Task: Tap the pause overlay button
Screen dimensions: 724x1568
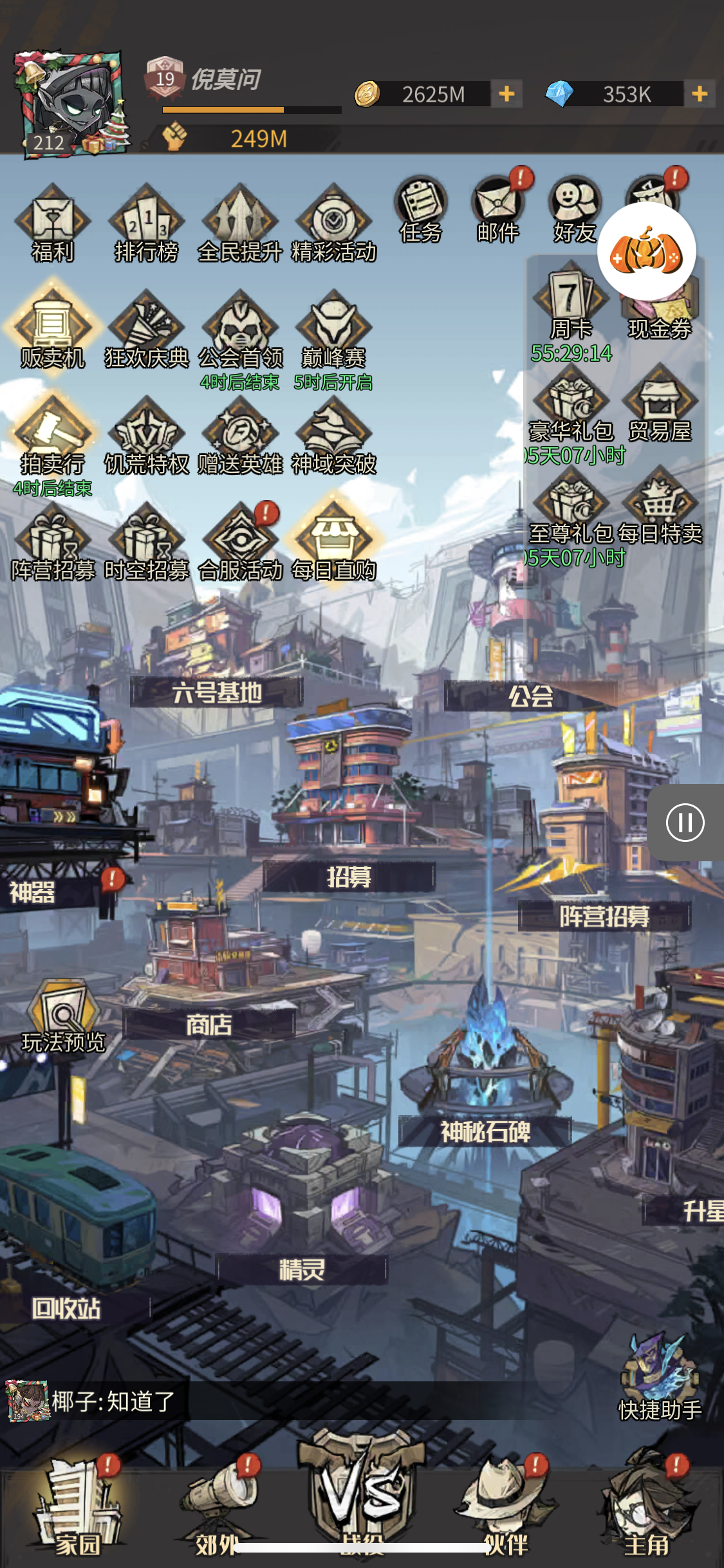Action: [x=685, y=822]
